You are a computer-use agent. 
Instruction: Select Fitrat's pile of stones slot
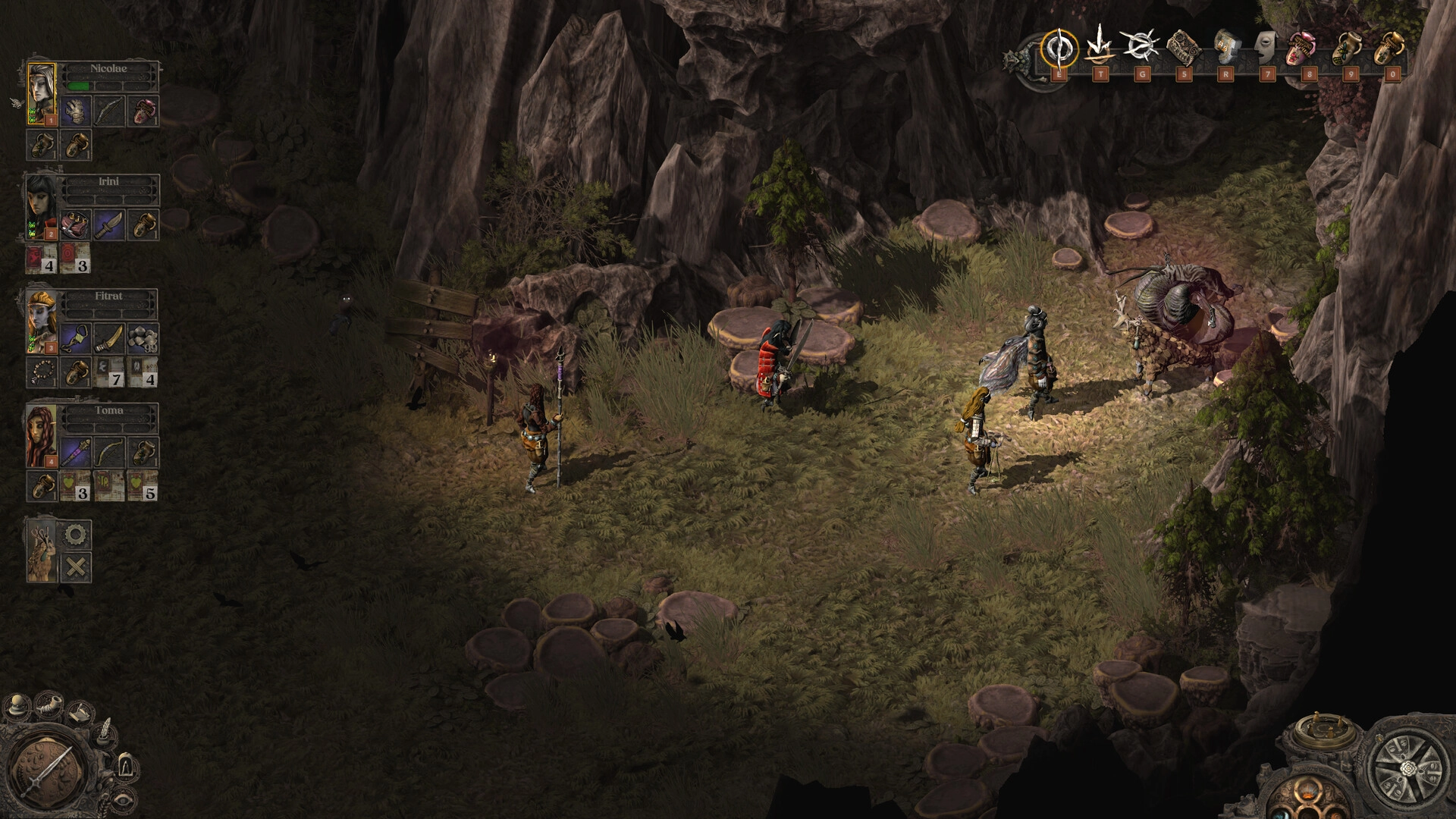(143, 338)
